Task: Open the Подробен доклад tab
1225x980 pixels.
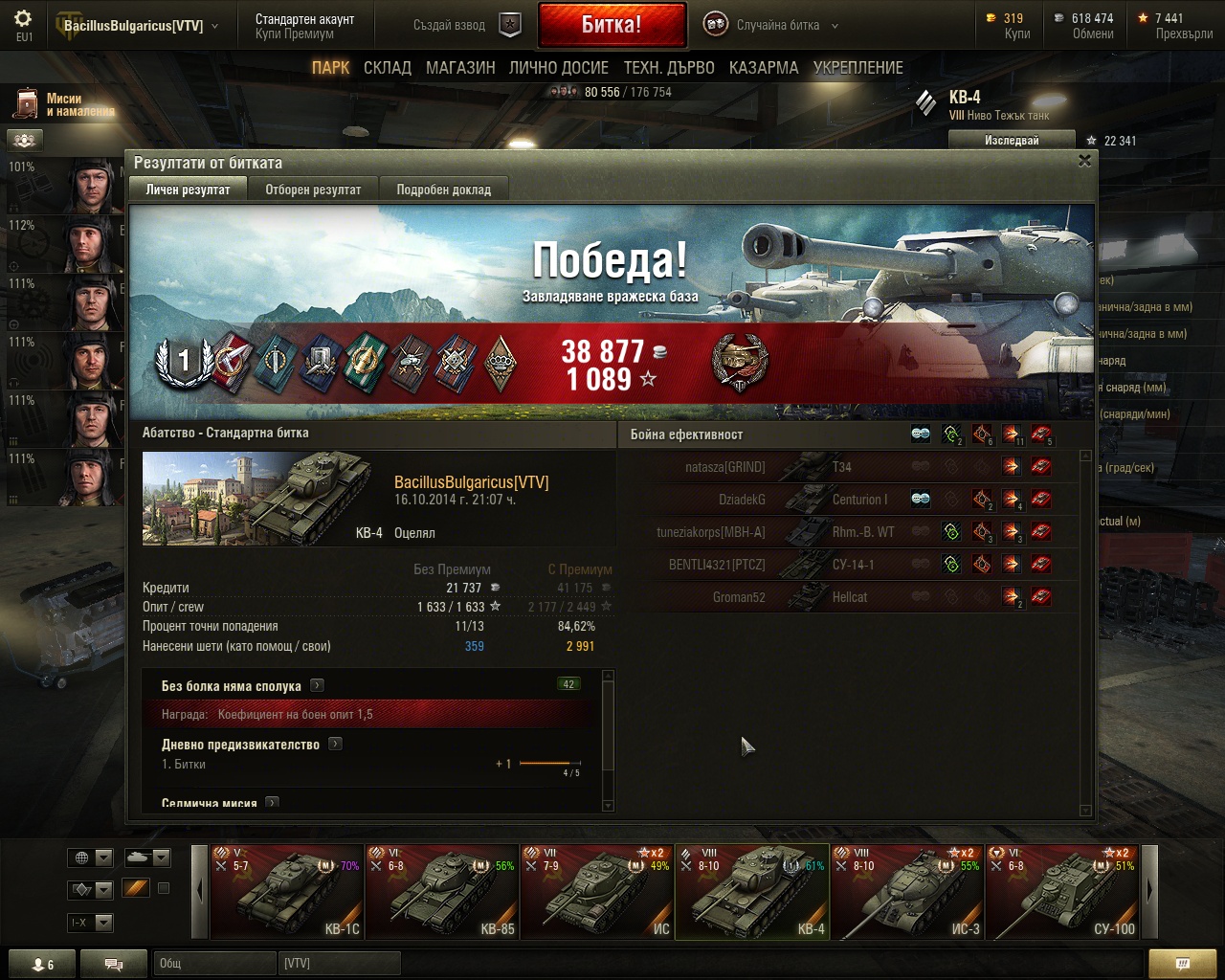Action: coord(443,189)
